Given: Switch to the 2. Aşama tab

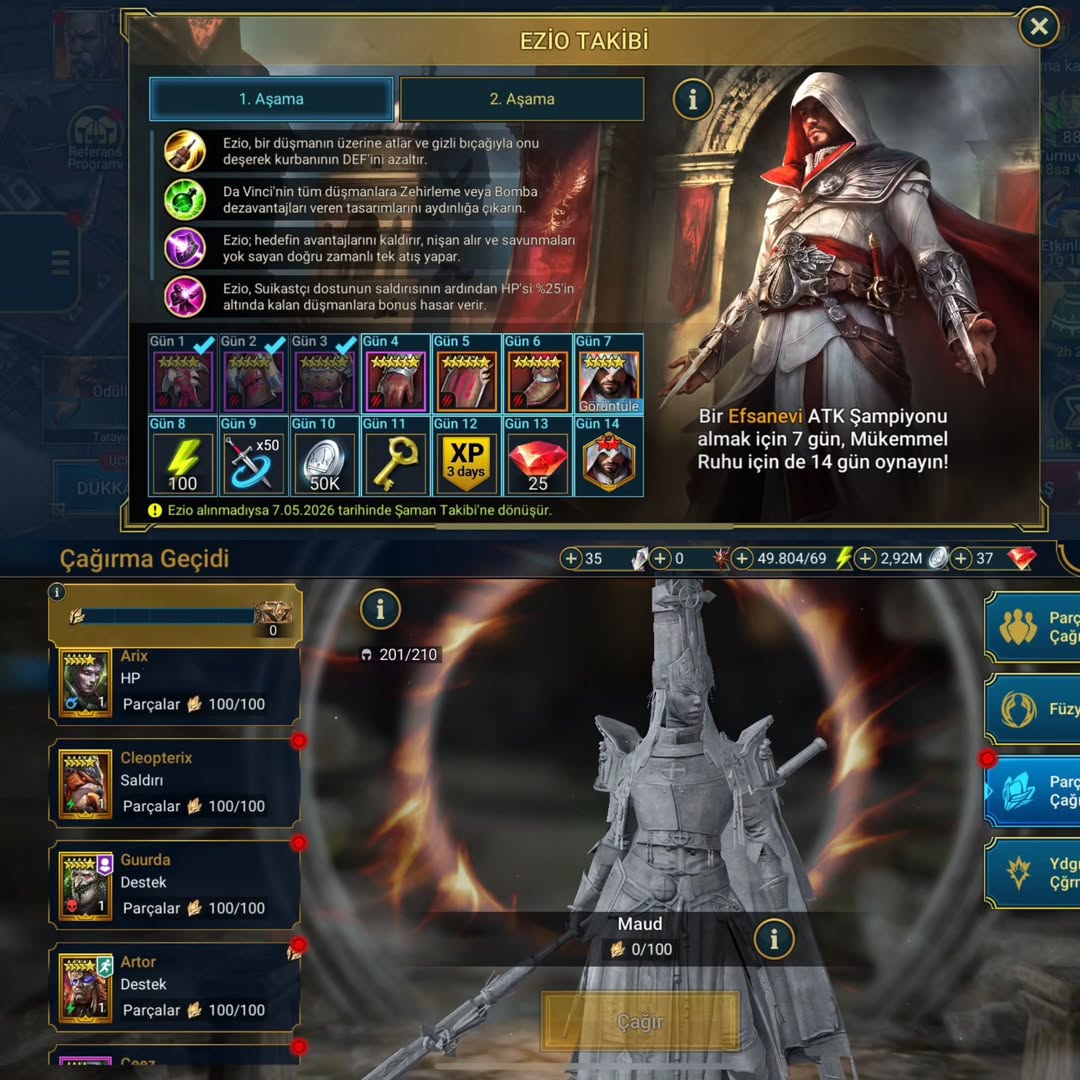Looking at the screenshot, I should click(521, 99).
